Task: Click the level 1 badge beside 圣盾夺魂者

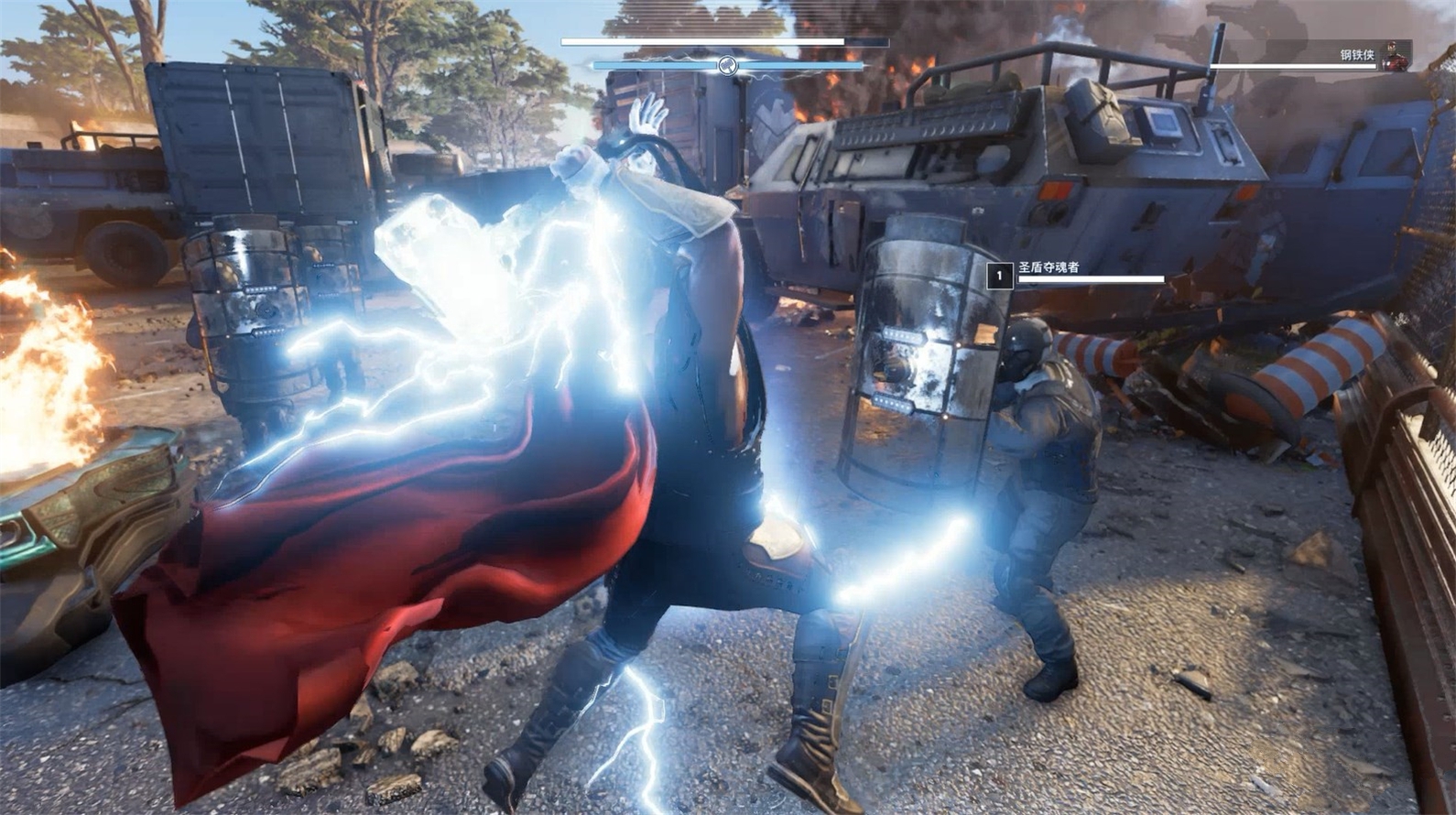Action: click(999, 275)
